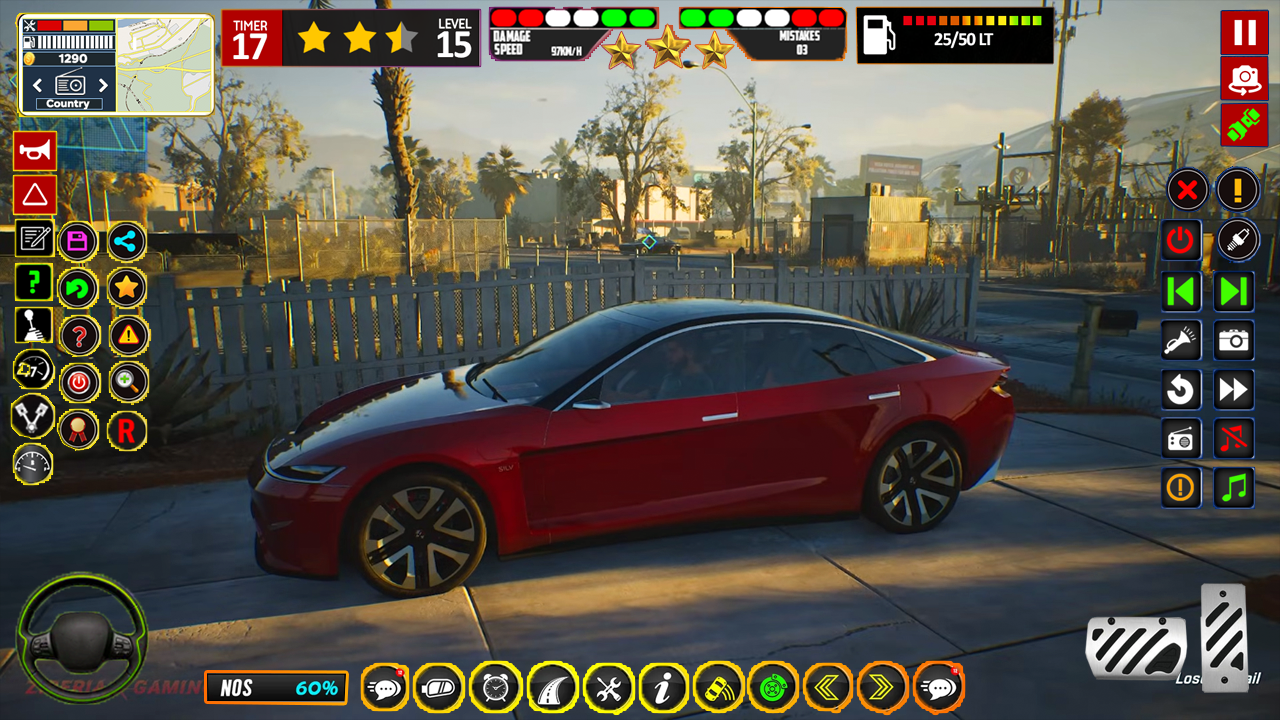Turn on the hazard triangle lights
The height and width of the screenshot is (720, 1280).
35,195
